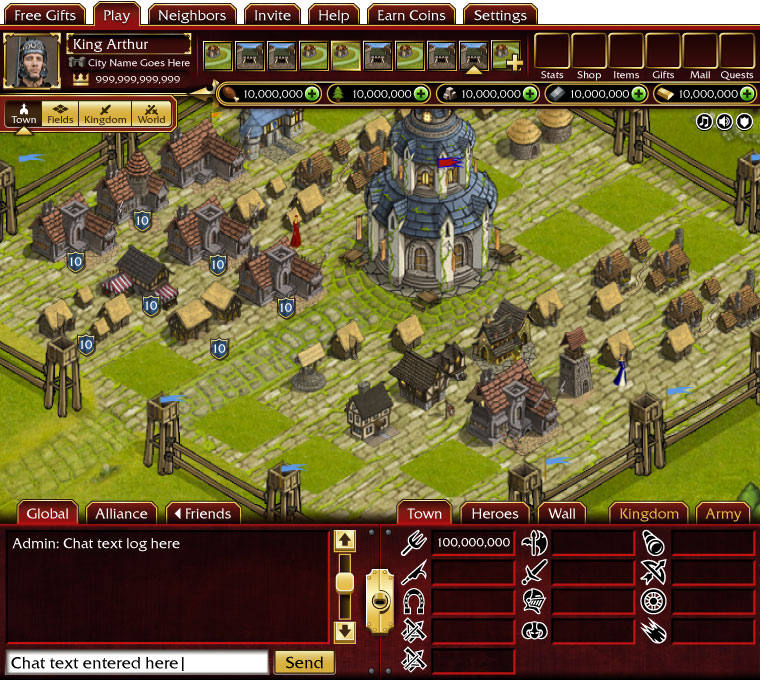Add a new city with the plus icon
This screenshot has width=760, height=680.
[x=514, y=63]
